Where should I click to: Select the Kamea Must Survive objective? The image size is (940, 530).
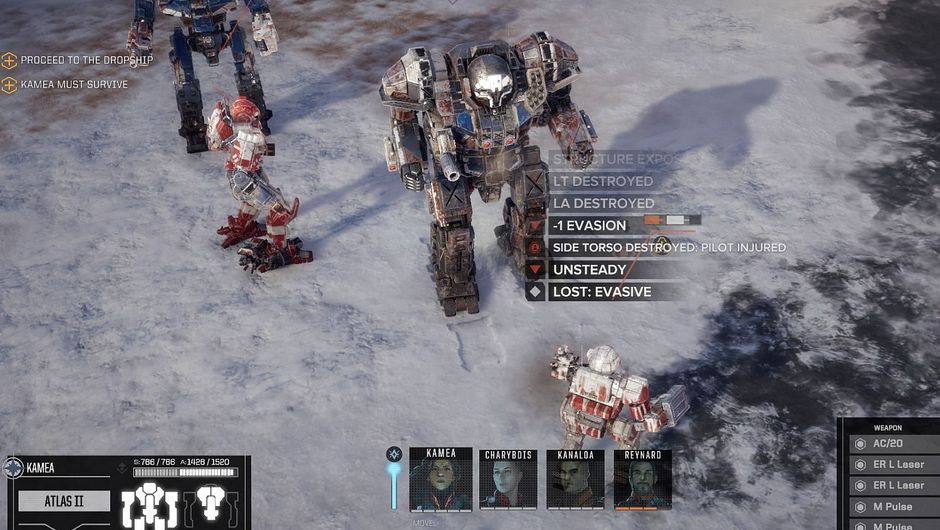click(x=73, y=85)
